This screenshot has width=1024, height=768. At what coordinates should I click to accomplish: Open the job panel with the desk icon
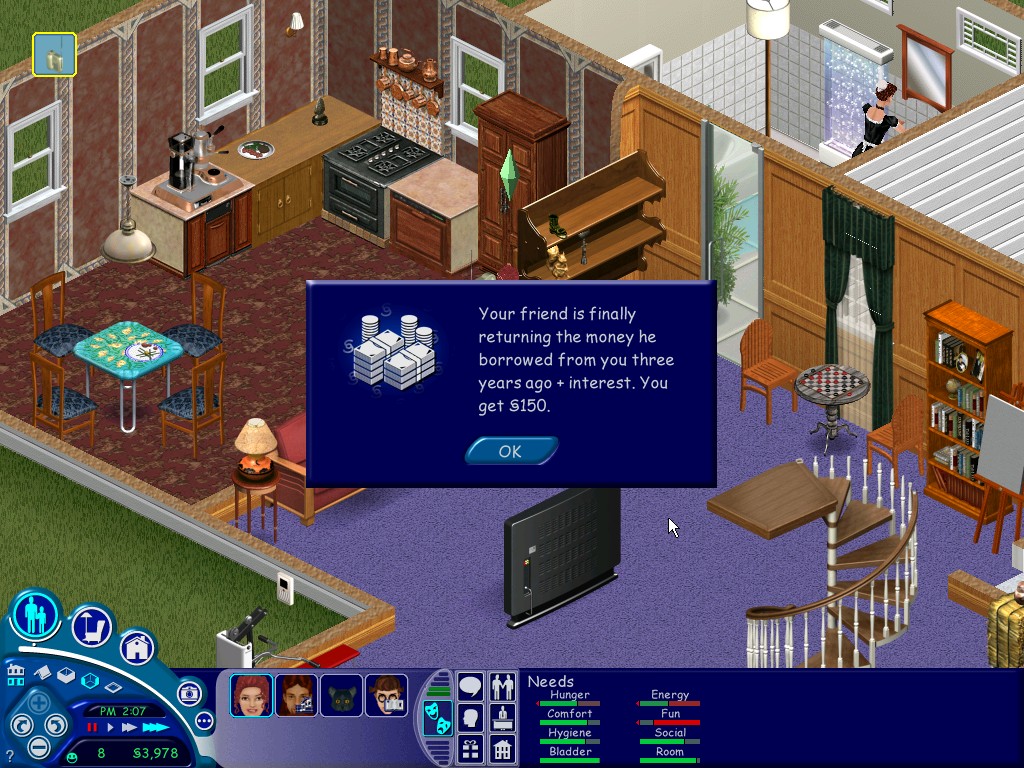pyautogui.click(x=502, y=717)
